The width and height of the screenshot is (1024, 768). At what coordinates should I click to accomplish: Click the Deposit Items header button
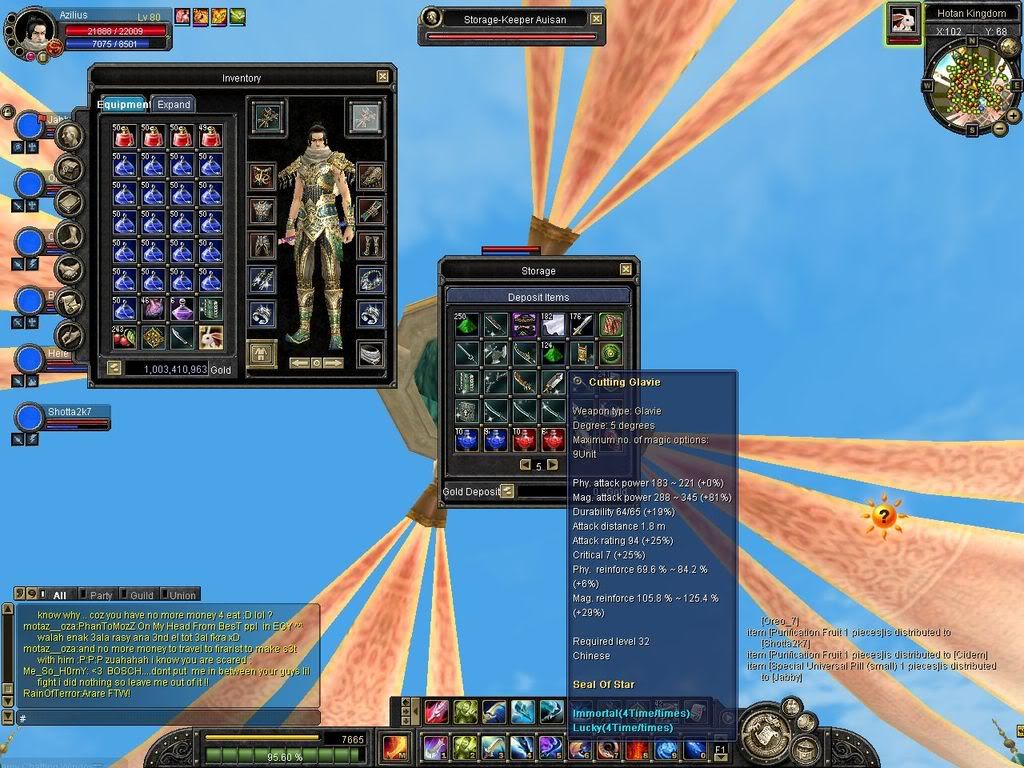(538, 296)
